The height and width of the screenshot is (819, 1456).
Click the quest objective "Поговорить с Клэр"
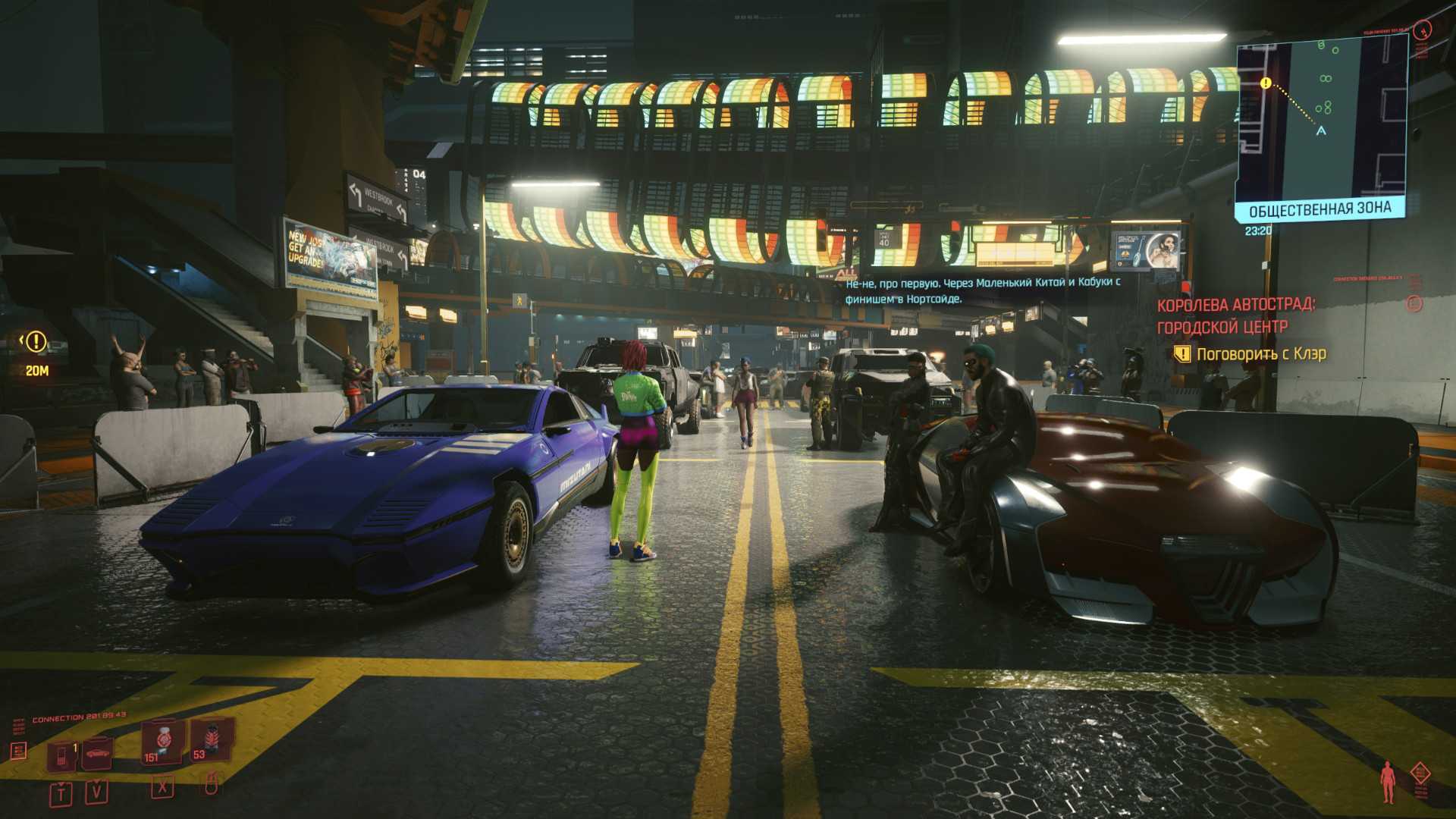click(1260, 354)
